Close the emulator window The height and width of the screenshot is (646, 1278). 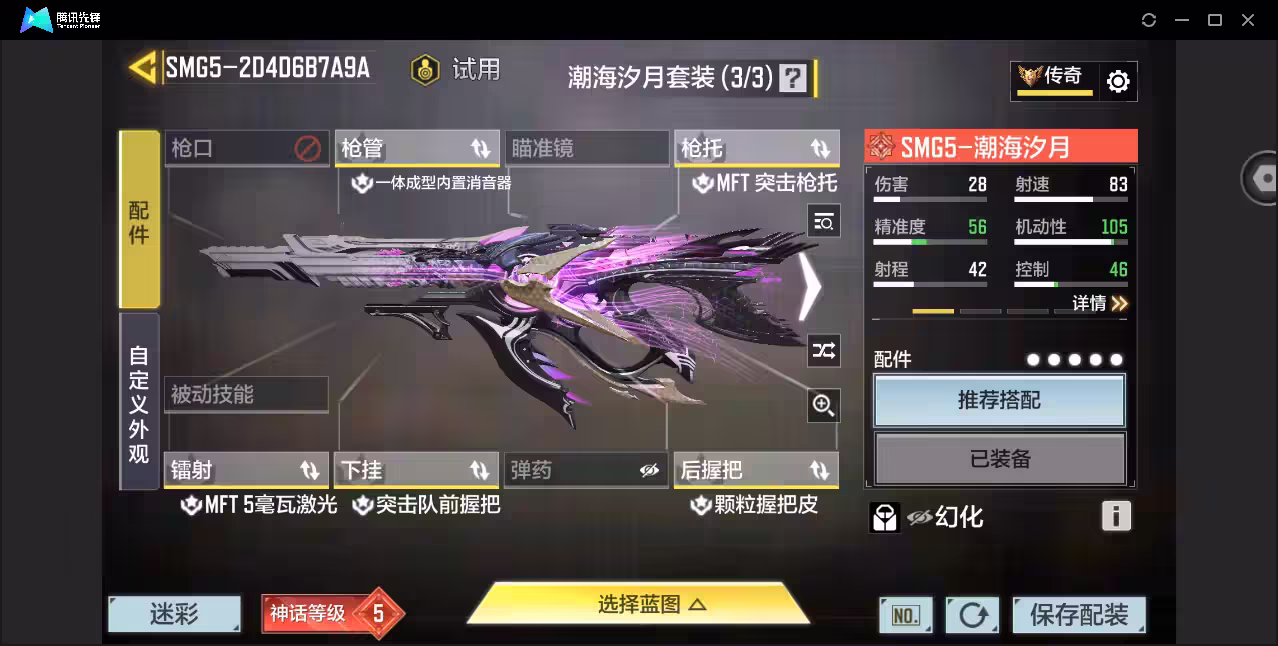1248,20
